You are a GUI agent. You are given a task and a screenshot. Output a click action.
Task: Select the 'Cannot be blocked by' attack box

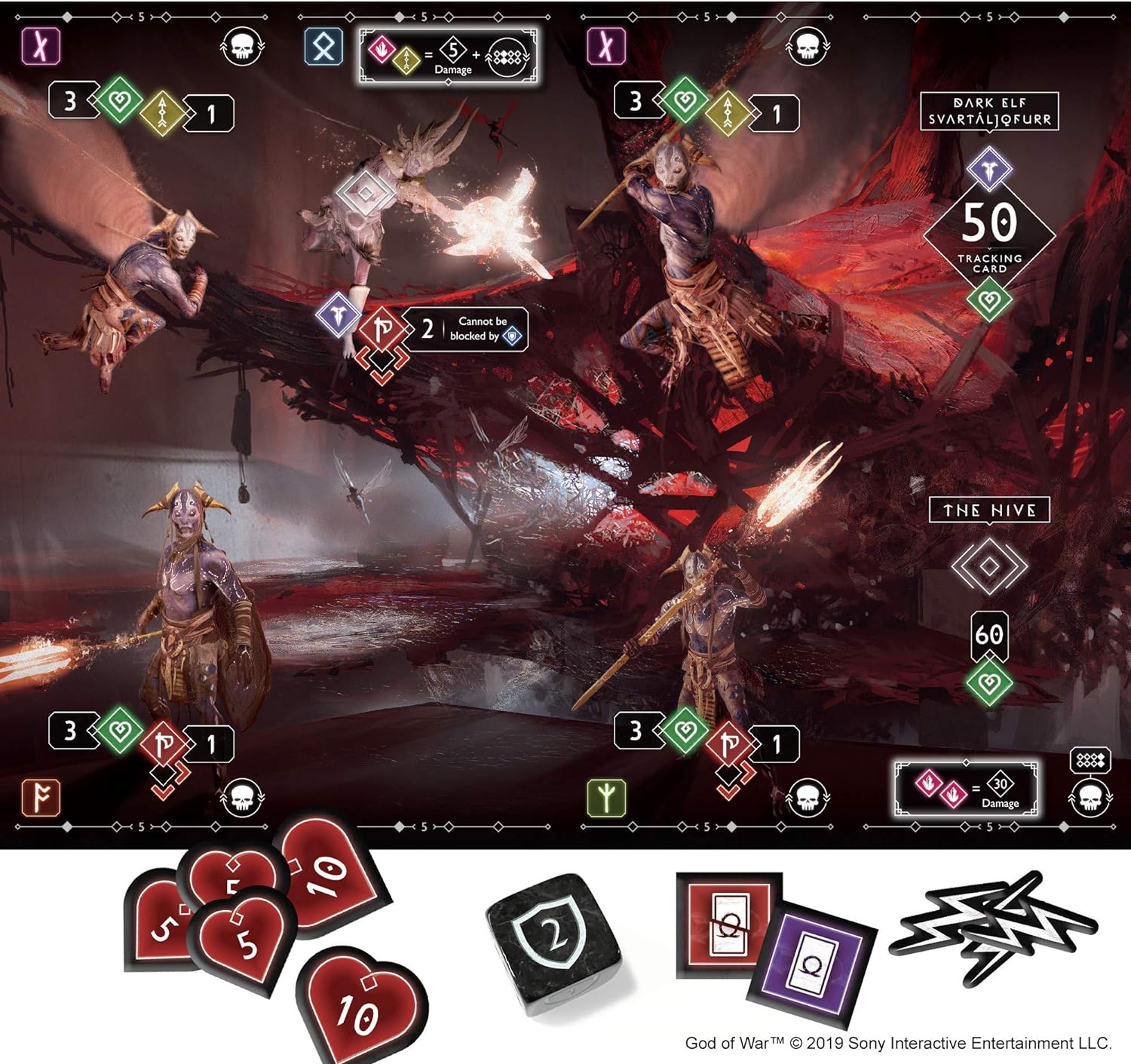click(464, 330)
